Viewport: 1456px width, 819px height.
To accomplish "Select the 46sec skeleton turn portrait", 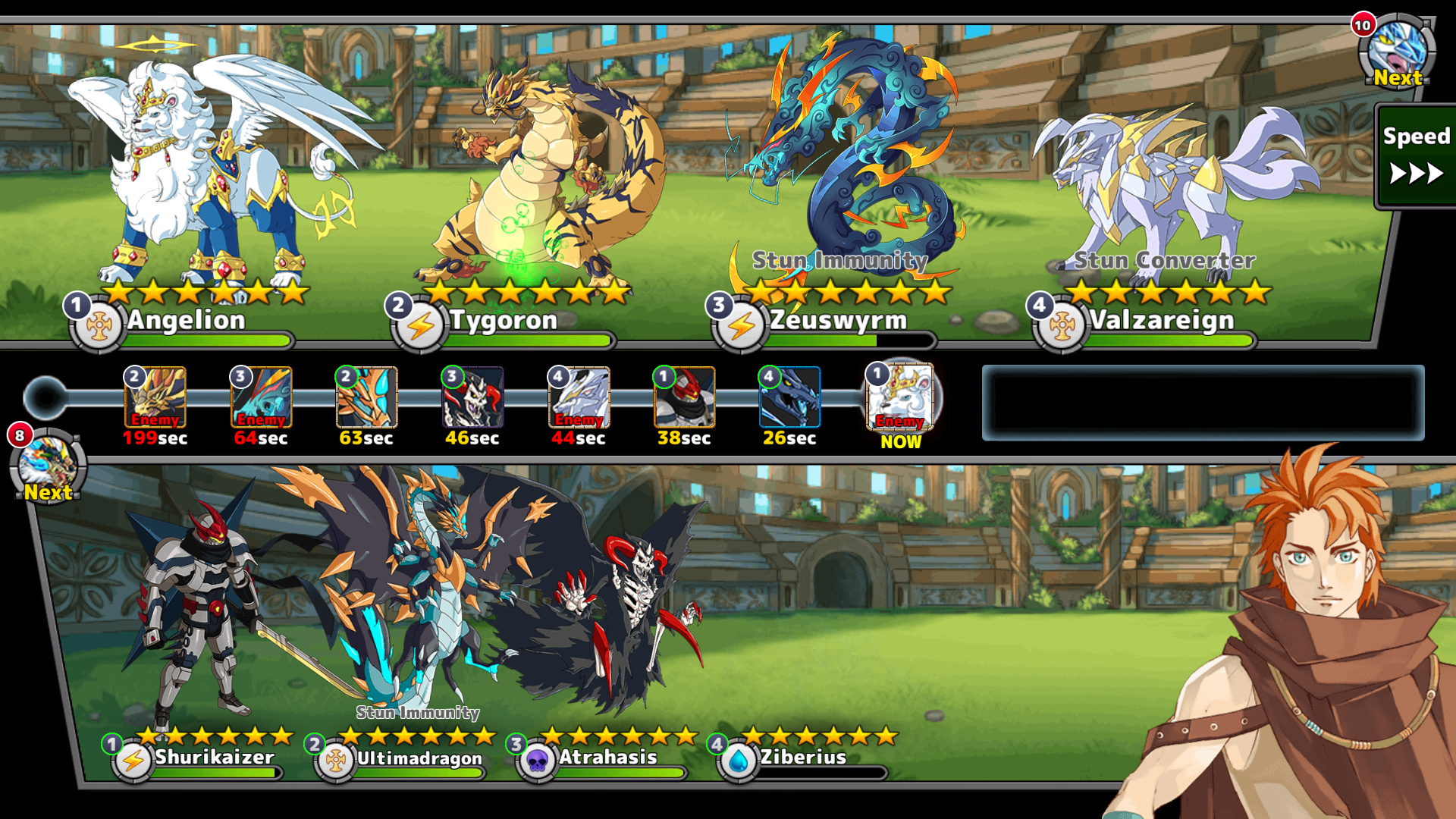I will point(472,398).
